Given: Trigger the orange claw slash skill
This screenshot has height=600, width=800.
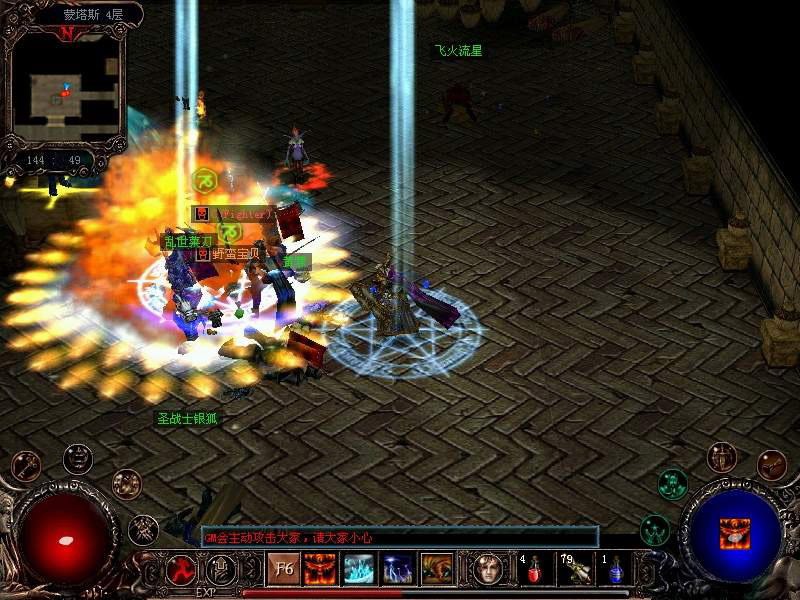Looking at the screenshot, I should coord(437,570).
